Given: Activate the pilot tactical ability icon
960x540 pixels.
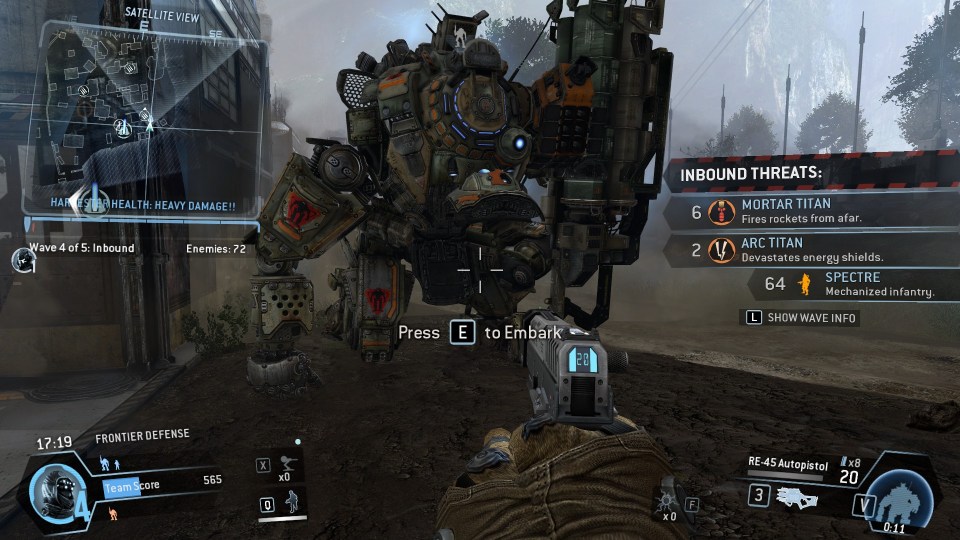Looking at the screenshot, I should pyautogui.click(x=293, y=503).
